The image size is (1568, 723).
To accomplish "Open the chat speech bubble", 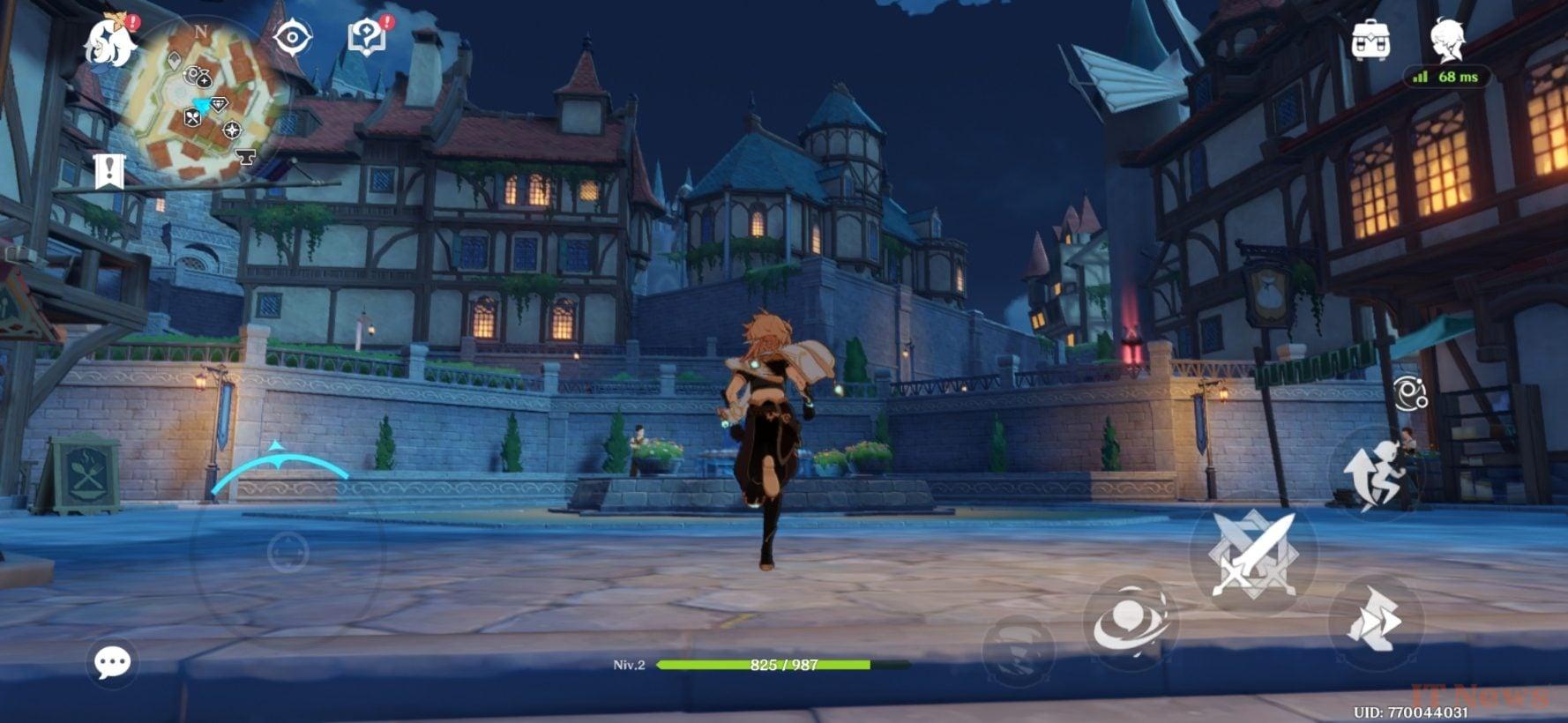I will click(x=113, y=661).
